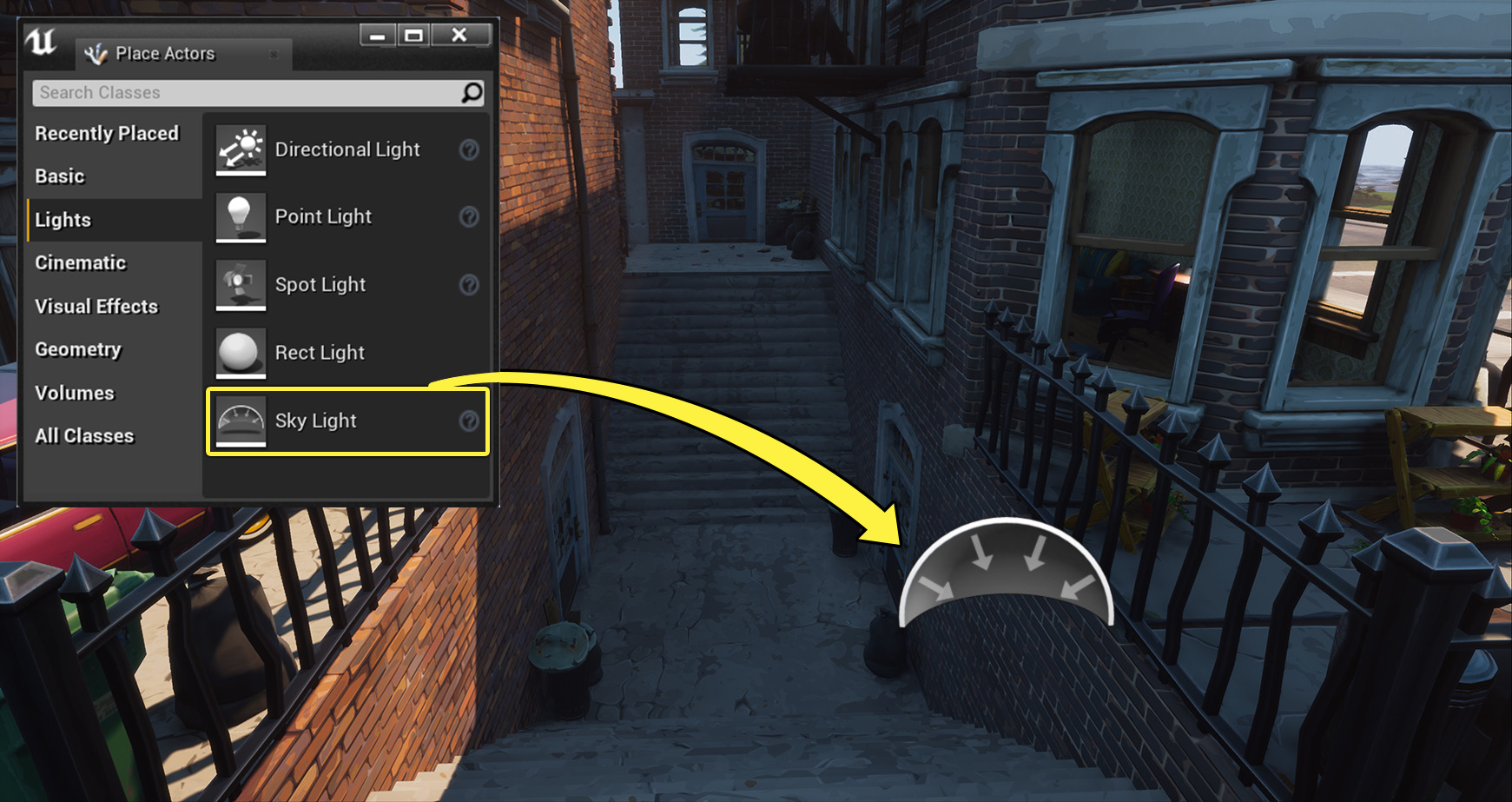
Task: Open the Basic category
Action: tap(59, 176)
